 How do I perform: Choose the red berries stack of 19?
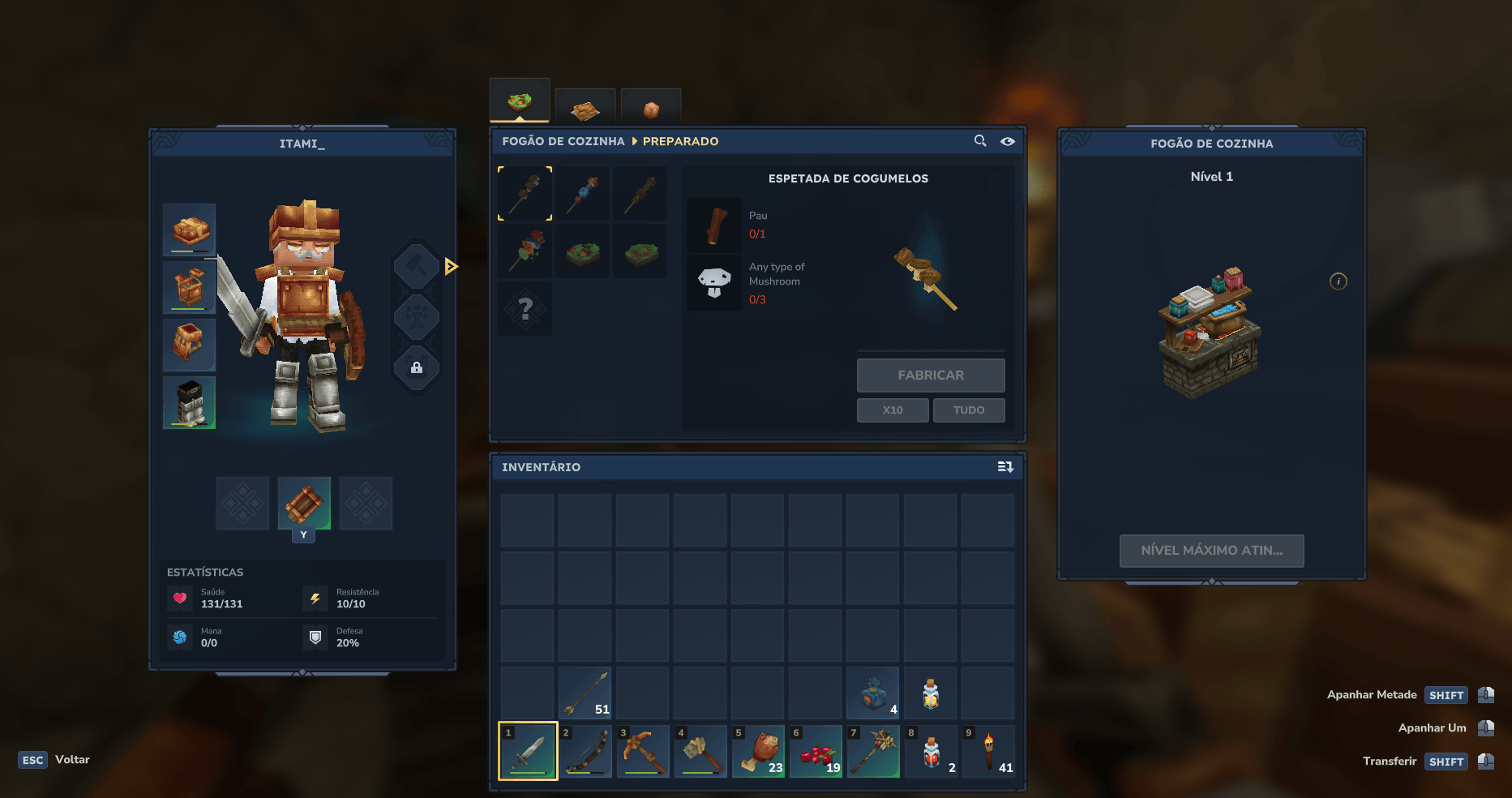816,751
